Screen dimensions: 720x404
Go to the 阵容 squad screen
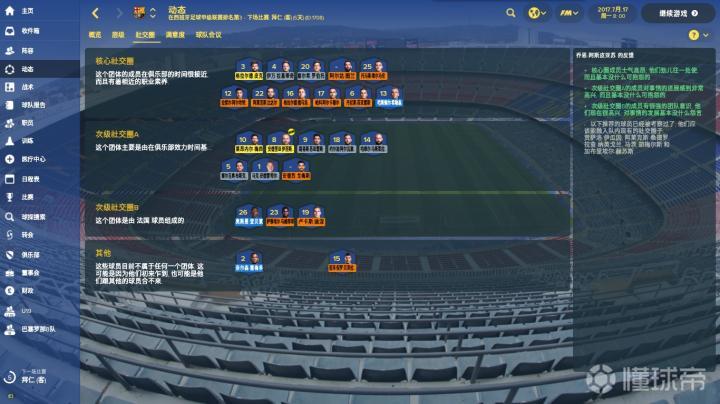pyautogui.click(x=27, y=50)
